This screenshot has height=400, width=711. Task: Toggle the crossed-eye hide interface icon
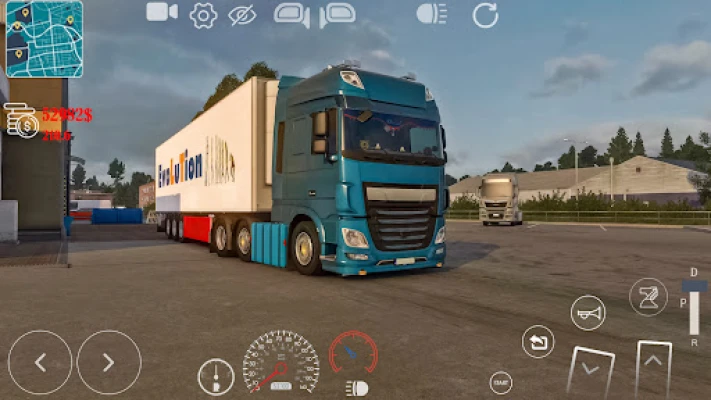click(242, 14)
